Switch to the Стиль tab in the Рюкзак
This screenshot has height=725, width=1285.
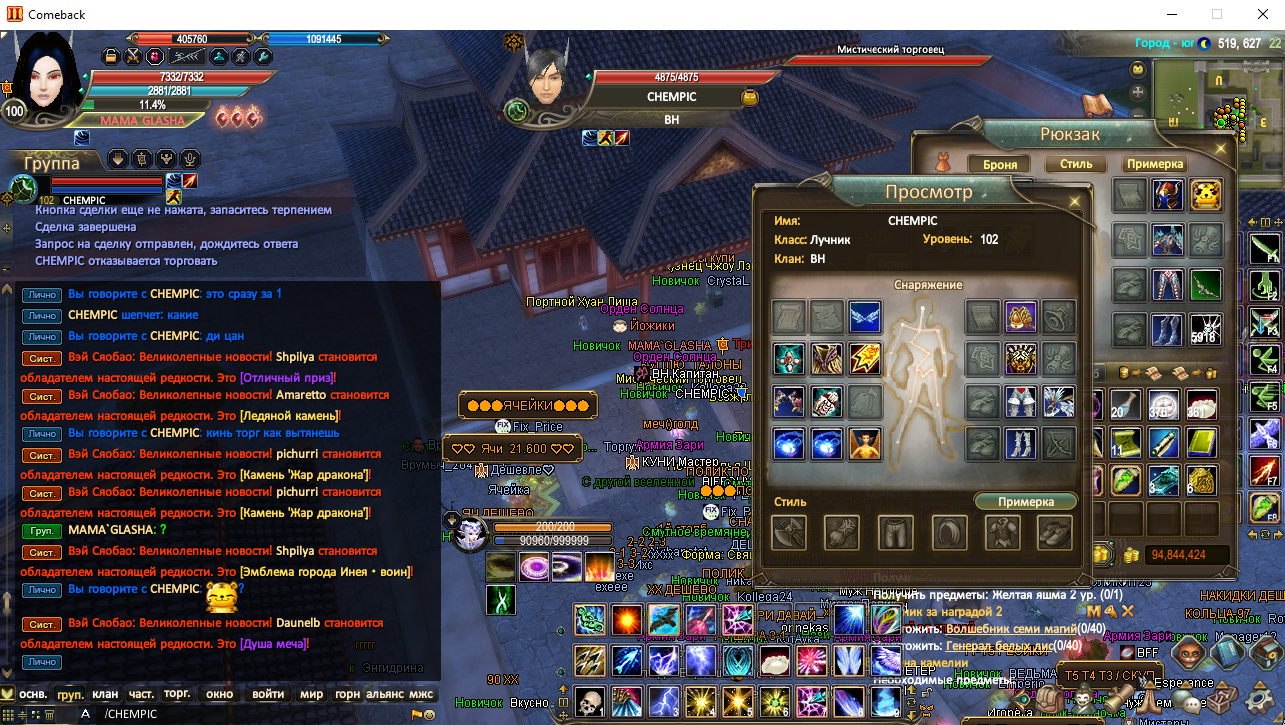pyautogui.click(x=1074, y=164)
